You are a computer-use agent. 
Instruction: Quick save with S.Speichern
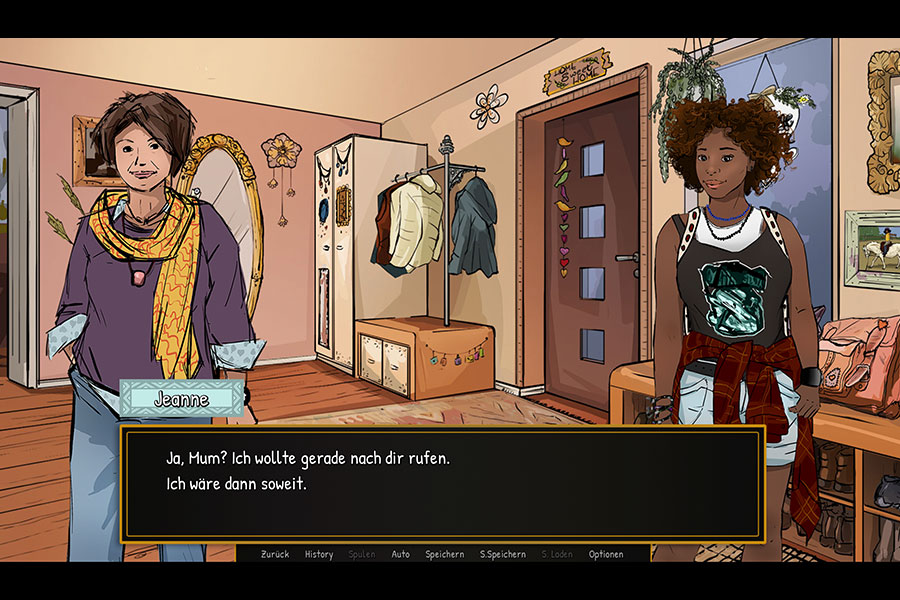502,554
